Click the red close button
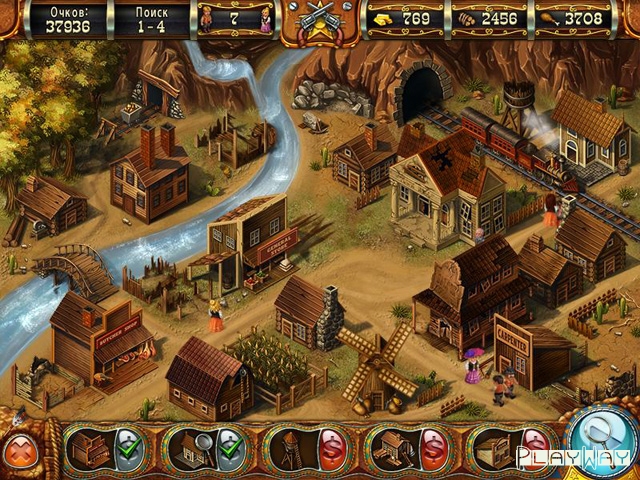This screenshot has width=640, height=480. pos(20,450)
